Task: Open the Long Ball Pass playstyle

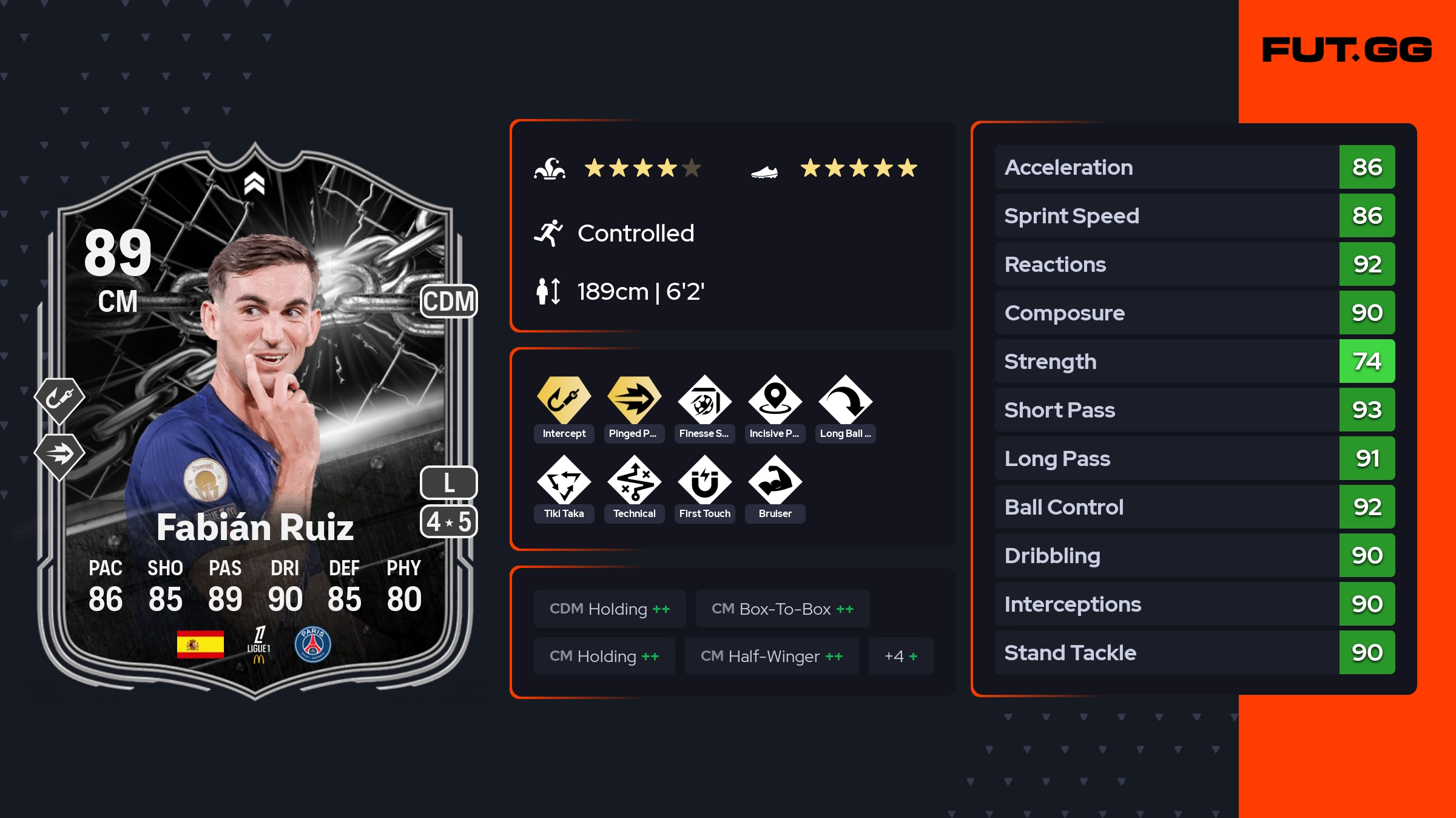Action: point(845,401)
